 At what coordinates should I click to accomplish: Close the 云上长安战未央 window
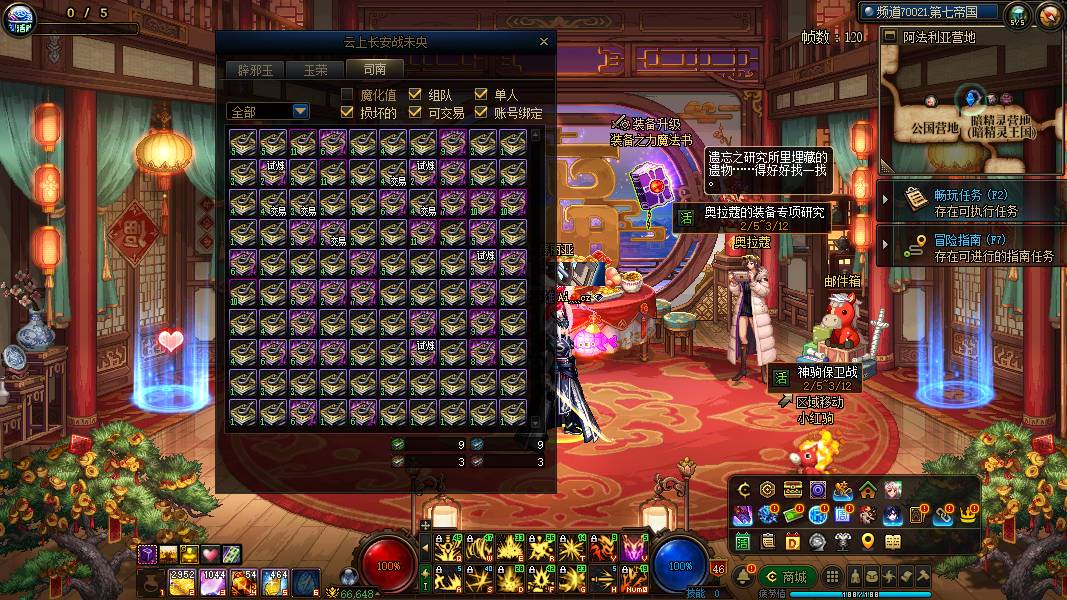pyautogui.click(x=543, y=42)
